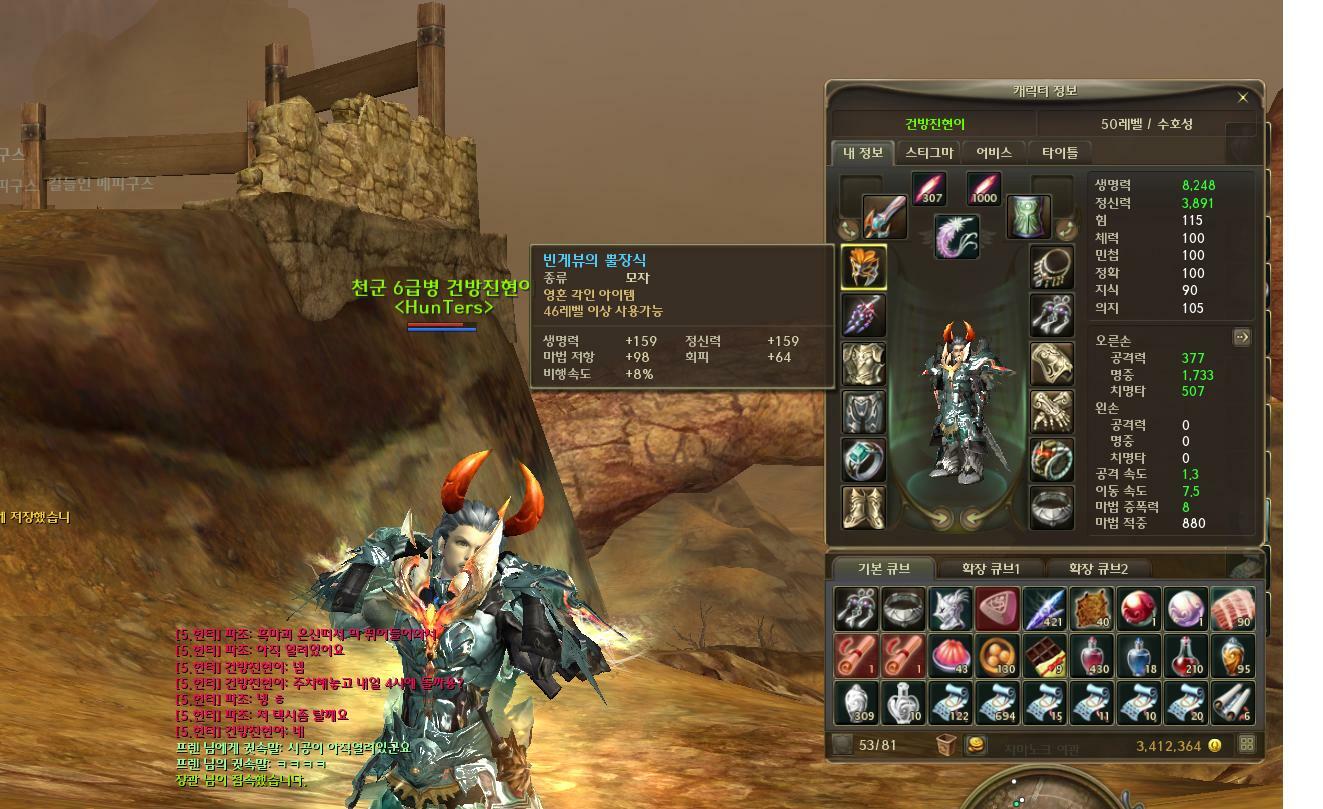Select the basket of eggs item
1323x809 pixels.
coord(997,656)
